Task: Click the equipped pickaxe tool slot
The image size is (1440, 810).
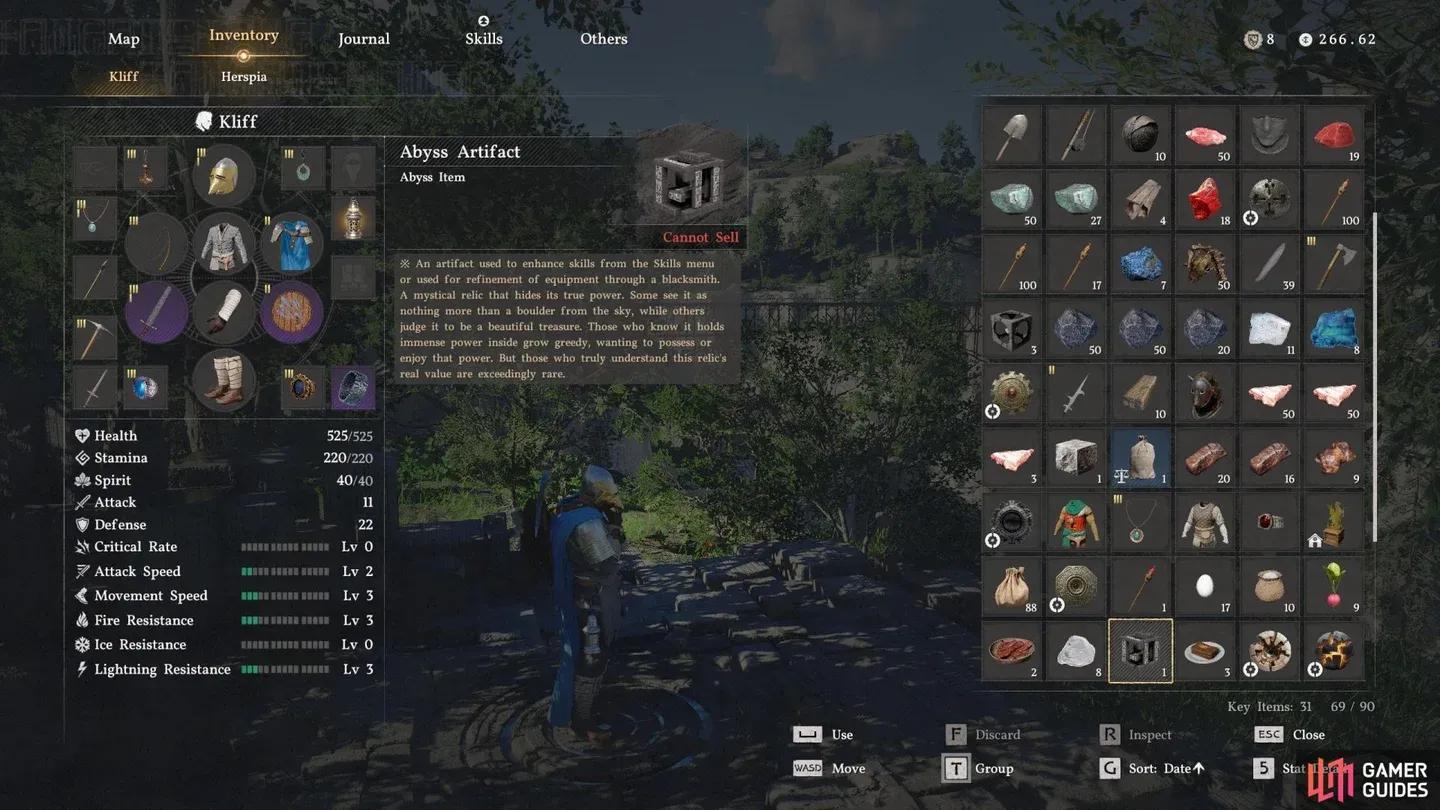Action: tap(96, 338)
